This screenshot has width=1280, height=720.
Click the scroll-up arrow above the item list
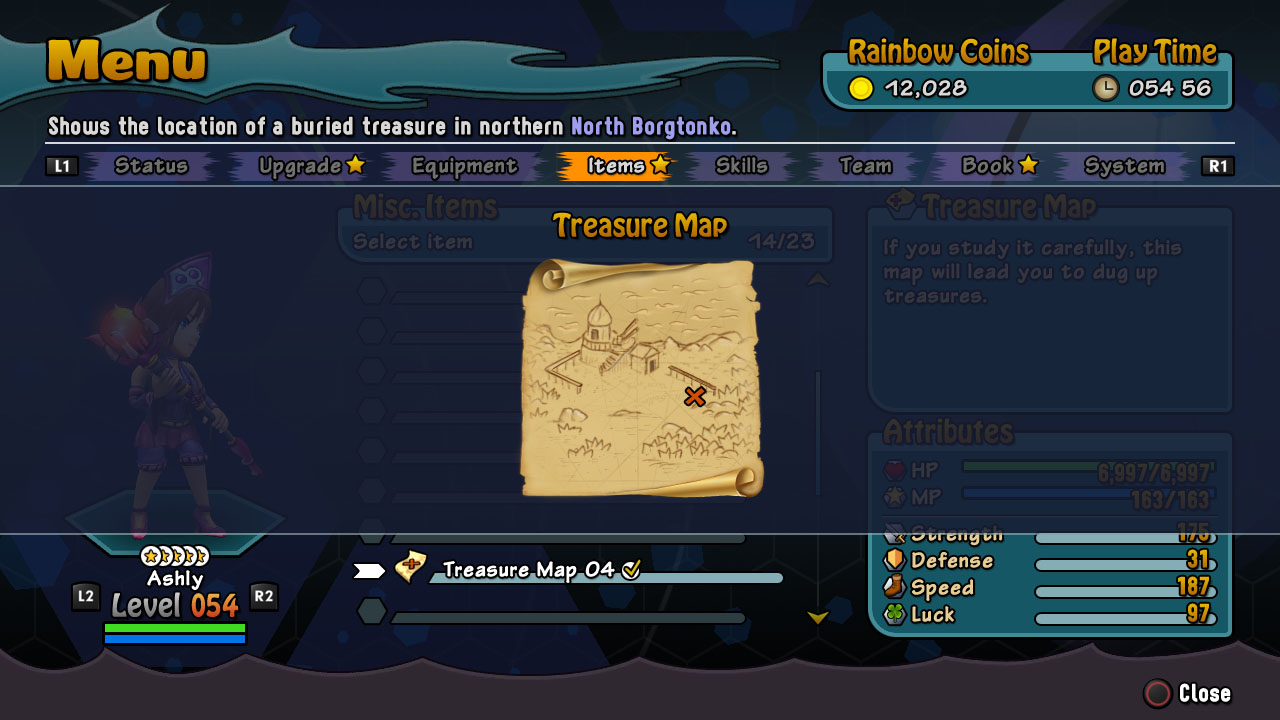point(818,281)
